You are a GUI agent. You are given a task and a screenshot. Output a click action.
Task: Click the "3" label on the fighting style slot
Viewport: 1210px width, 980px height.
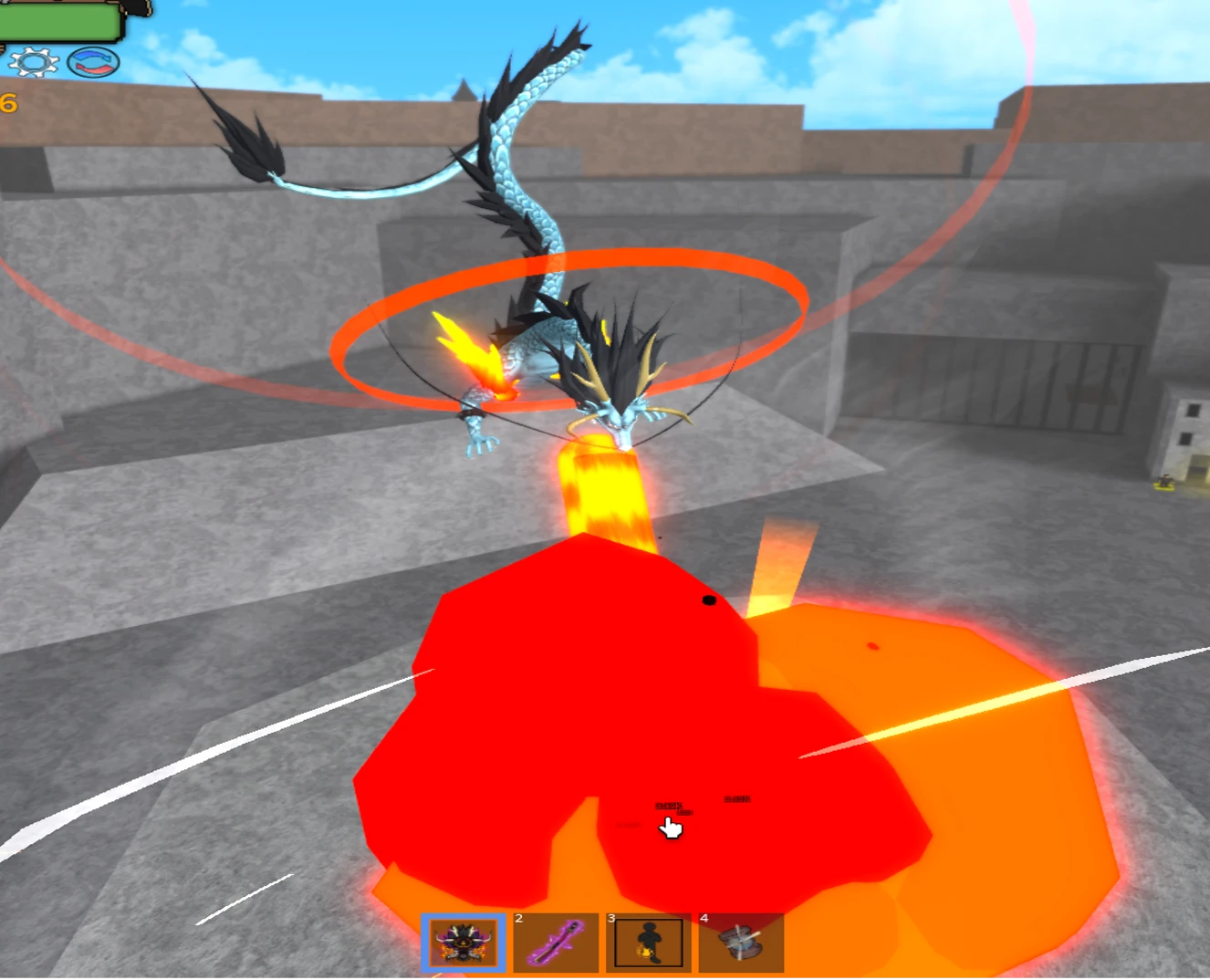[610, 919]
